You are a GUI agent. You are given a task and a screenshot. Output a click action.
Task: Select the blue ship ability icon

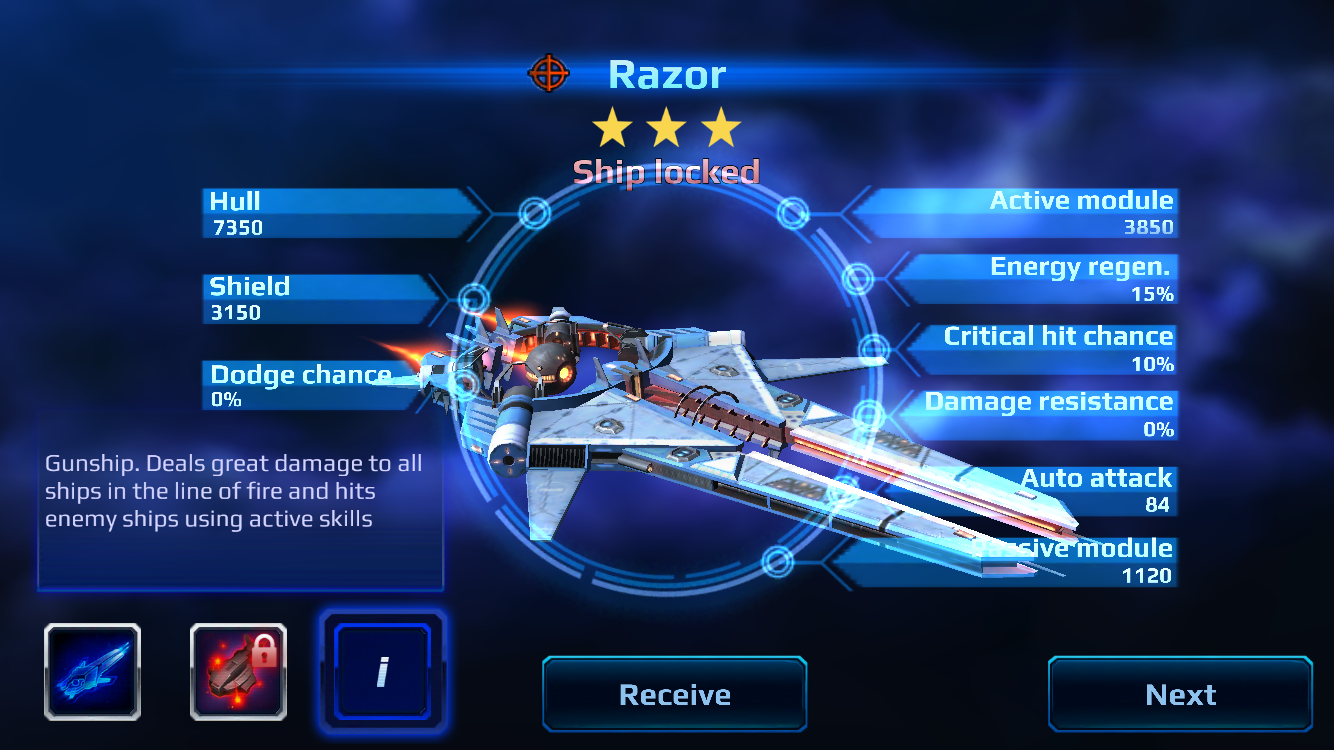click(x=92, y=672)
